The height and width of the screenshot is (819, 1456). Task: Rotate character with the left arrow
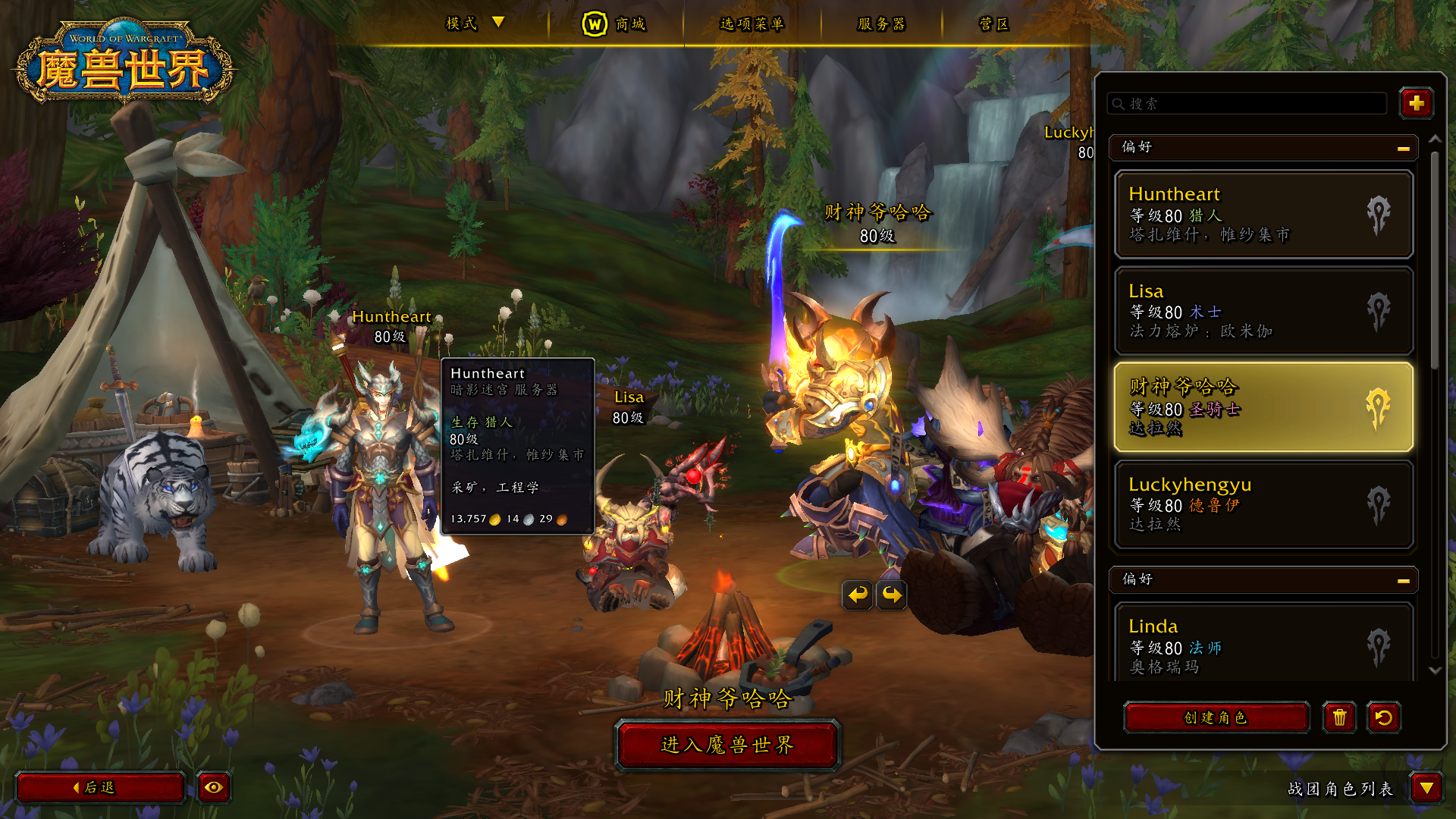(x=858, y=595)
